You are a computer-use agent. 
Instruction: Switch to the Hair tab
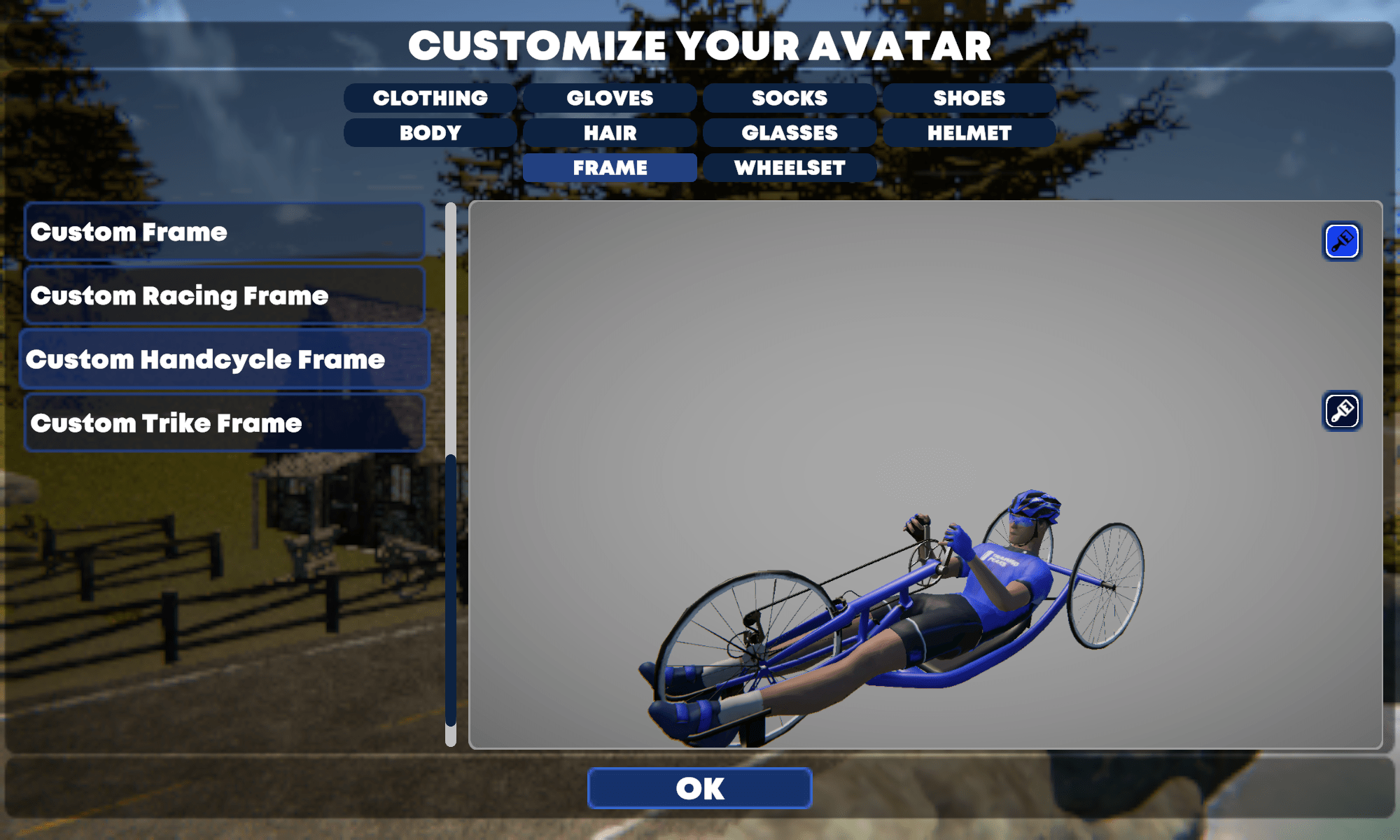pos(610,133)
